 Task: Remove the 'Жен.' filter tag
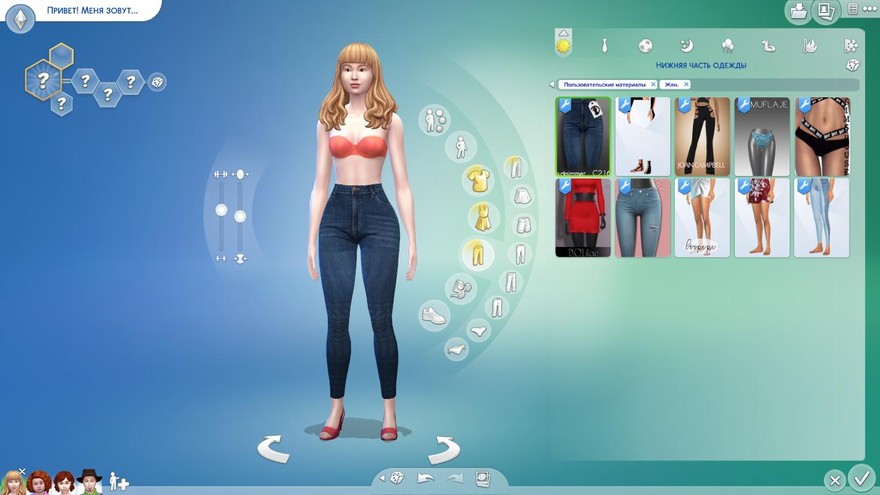(685, 85)
